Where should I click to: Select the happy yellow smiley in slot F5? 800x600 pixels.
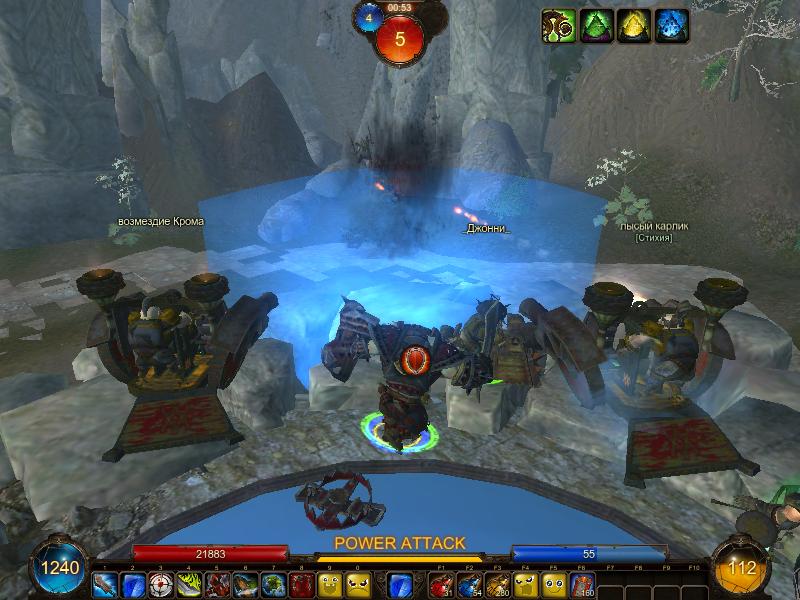pyautogui.click(x=553, y=584)
